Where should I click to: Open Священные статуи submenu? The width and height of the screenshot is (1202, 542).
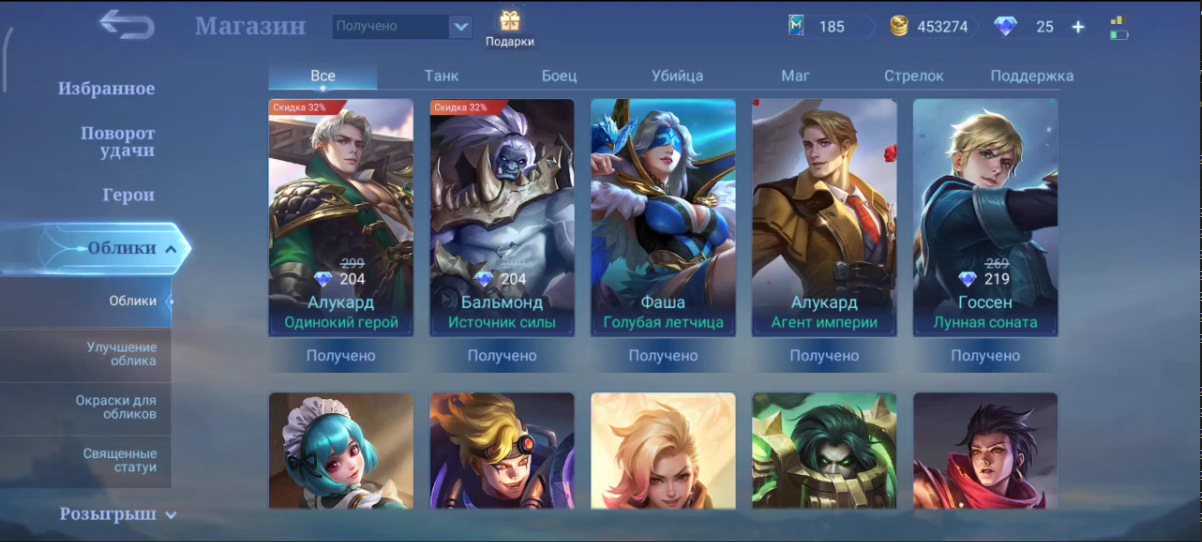click(x=120, y=461)
